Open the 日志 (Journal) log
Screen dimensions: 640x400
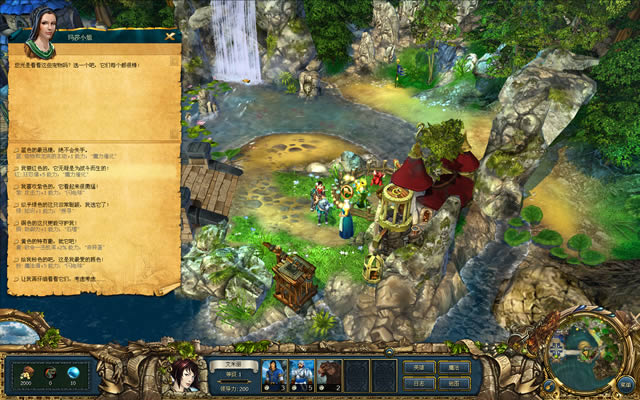(416, 383)
